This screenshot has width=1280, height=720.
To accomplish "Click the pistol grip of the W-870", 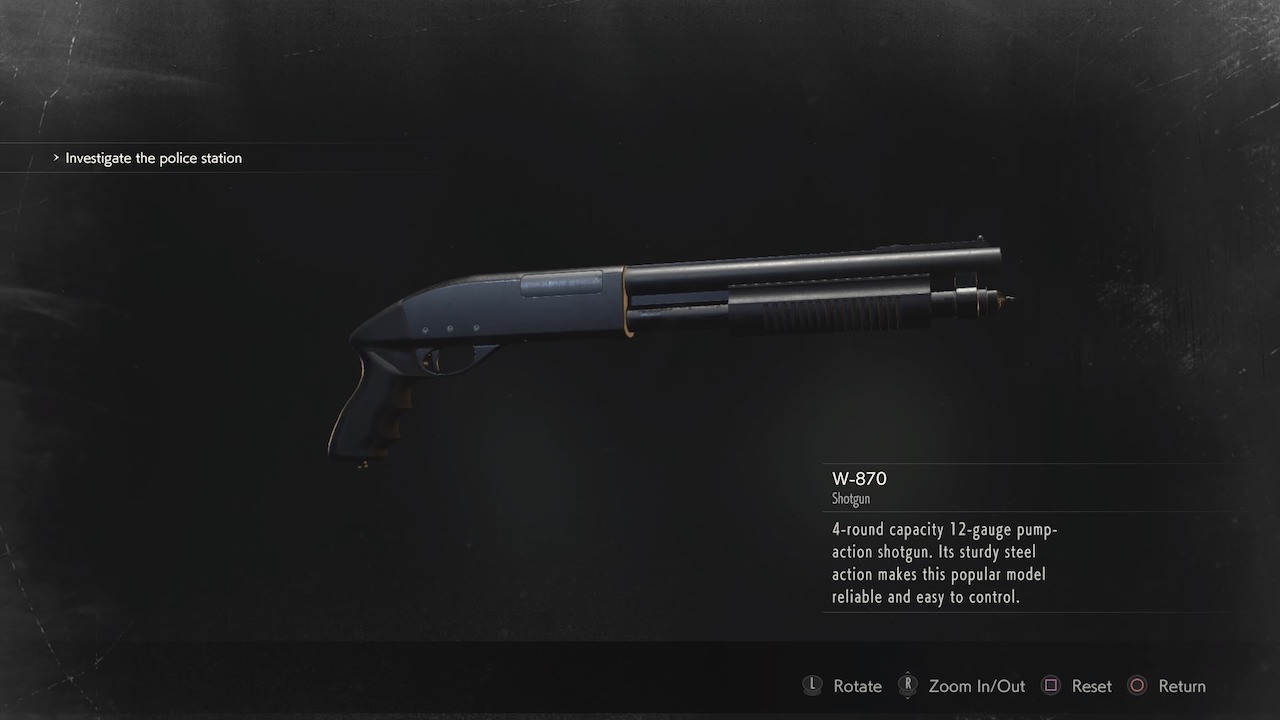I will (375, 410).
